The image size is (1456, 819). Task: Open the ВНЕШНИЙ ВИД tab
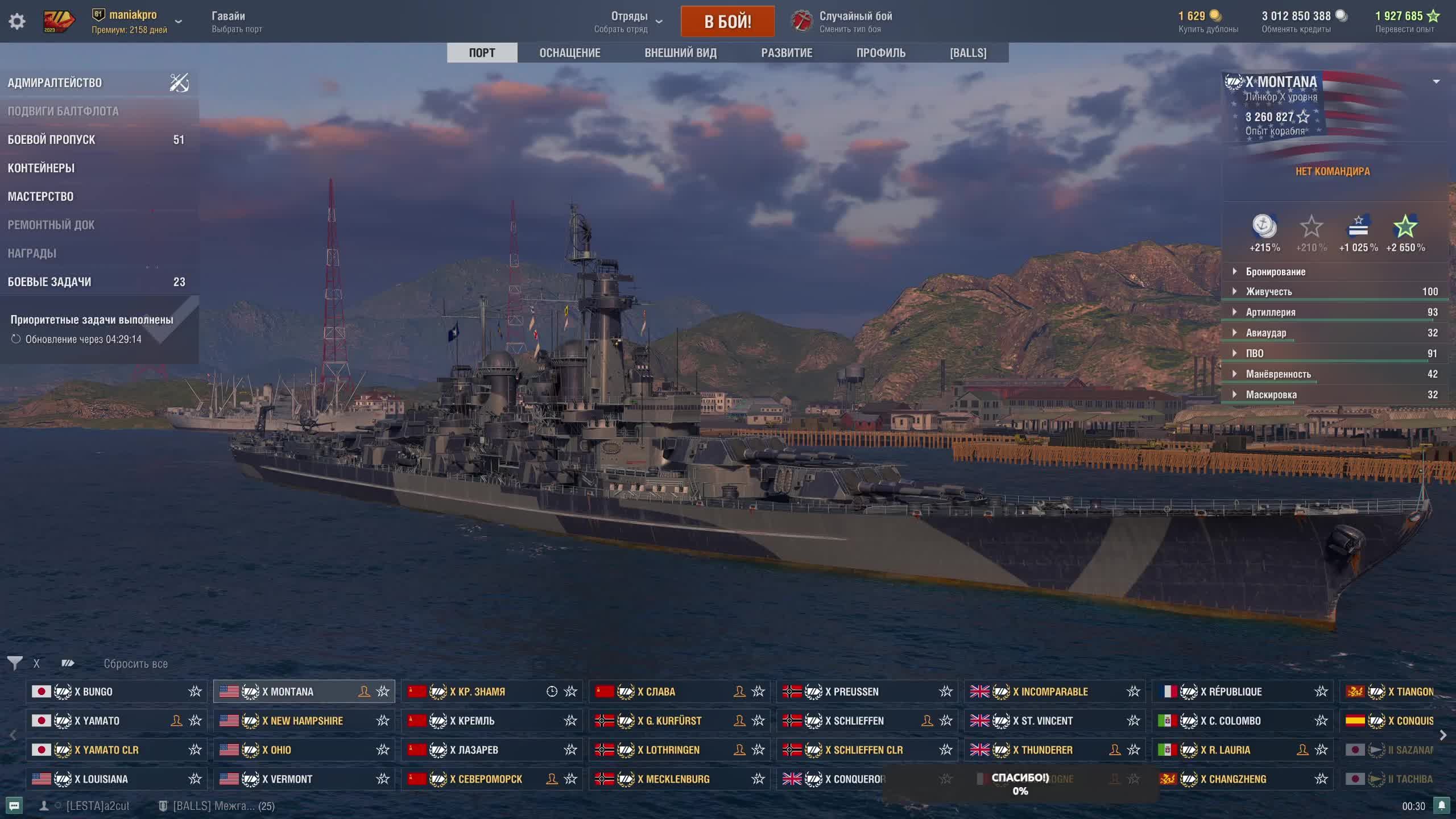click(680, 53)
